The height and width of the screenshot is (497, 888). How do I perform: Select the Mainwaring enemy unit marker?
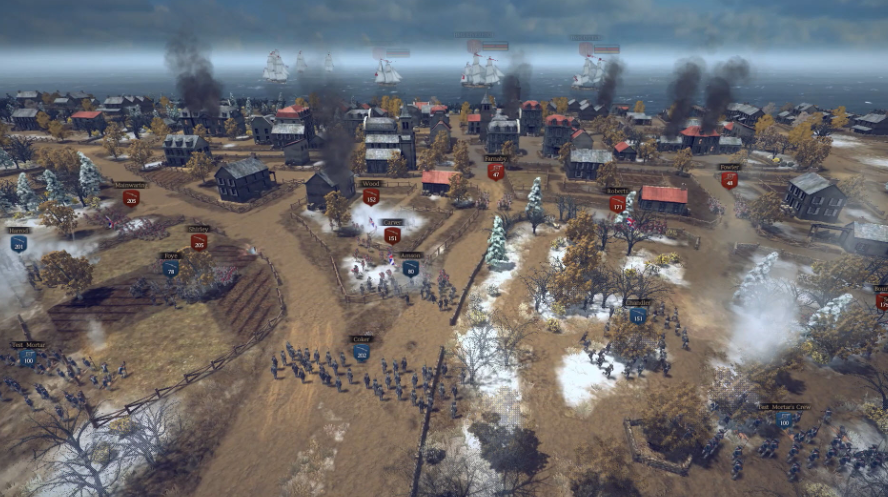130,198
